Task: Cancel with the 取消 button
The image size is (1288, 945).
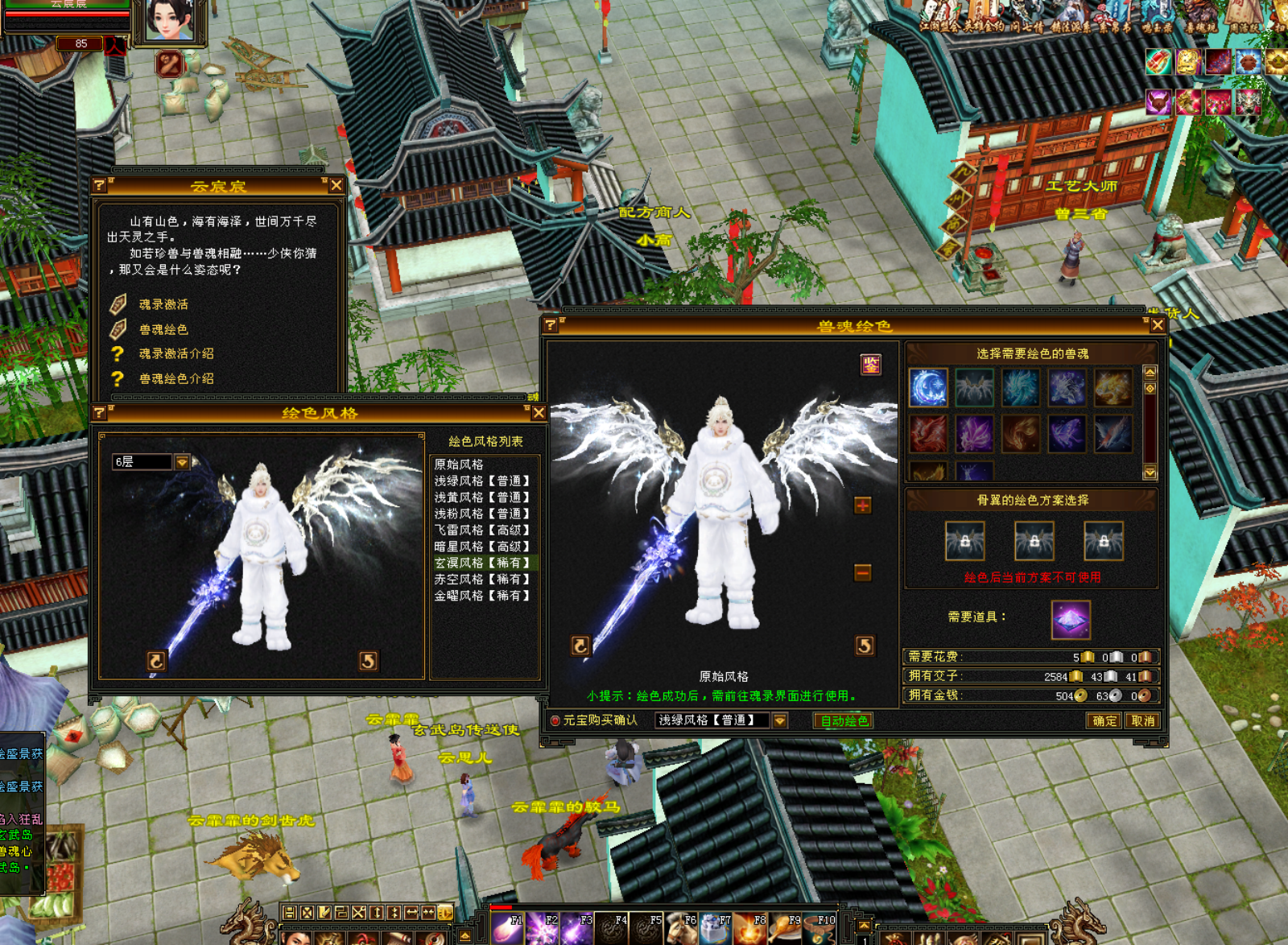Action: [1142, 720]
